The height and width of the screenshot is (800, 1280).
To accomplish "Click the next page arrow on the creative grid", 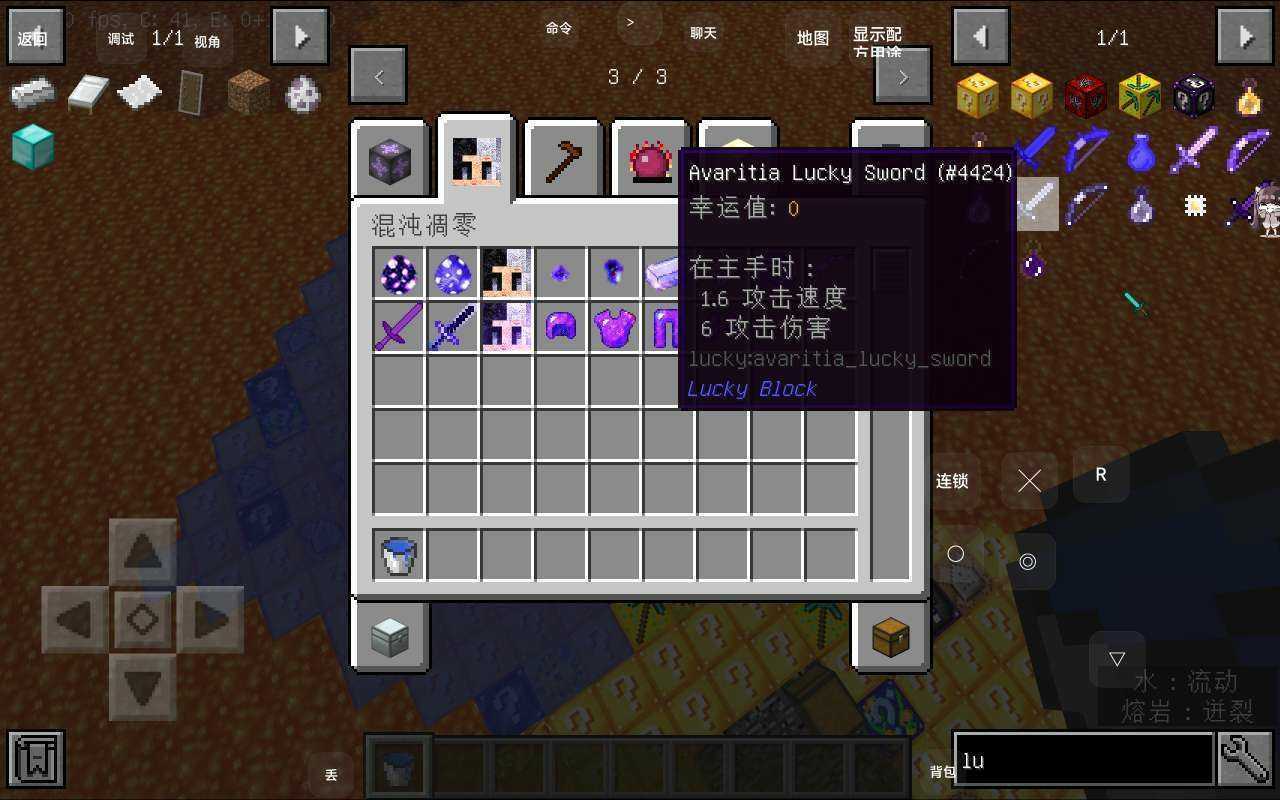I will point(901,76).
